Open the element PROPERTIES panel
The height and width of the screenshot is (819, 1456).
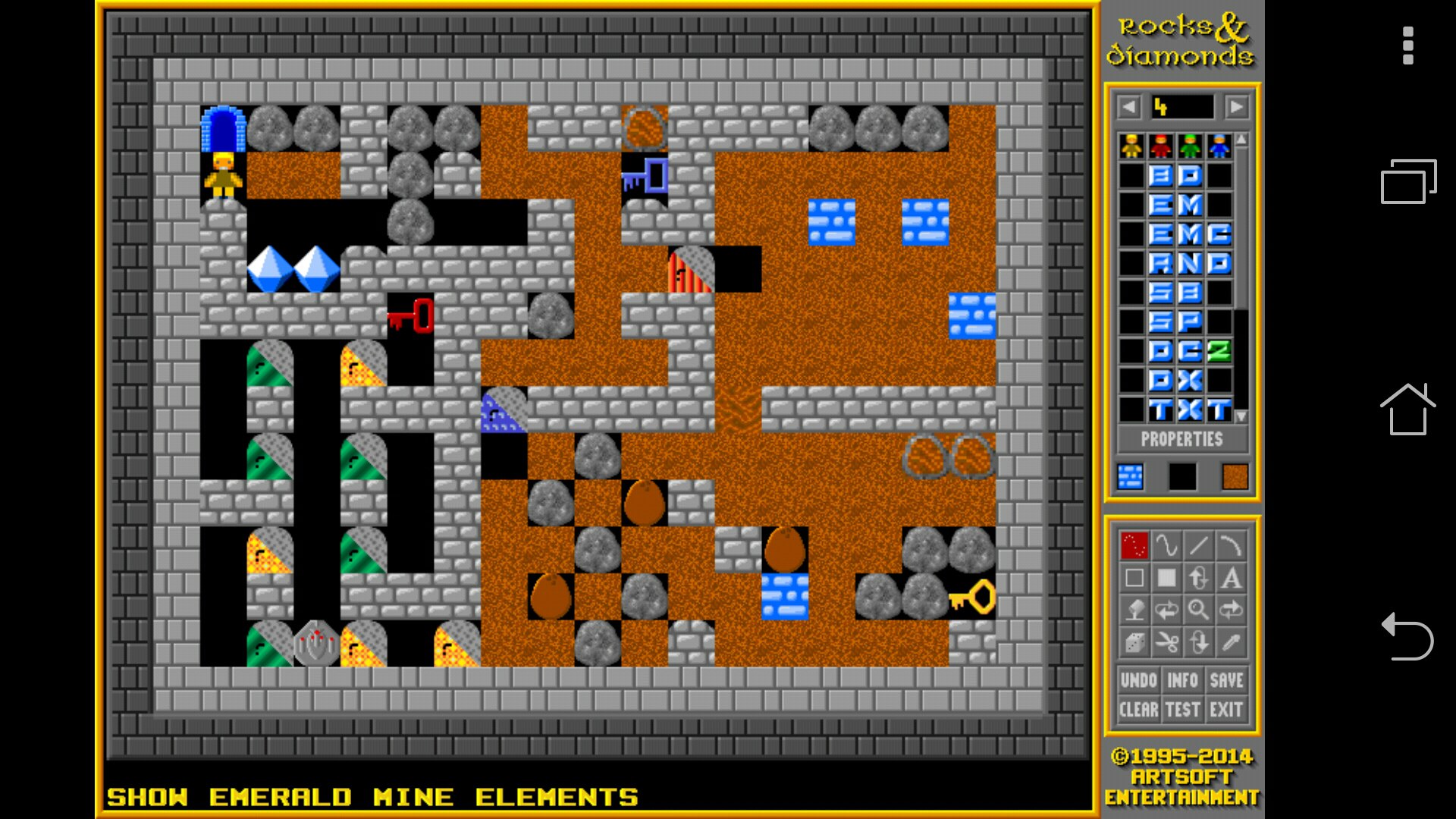tap(1181, 440)
